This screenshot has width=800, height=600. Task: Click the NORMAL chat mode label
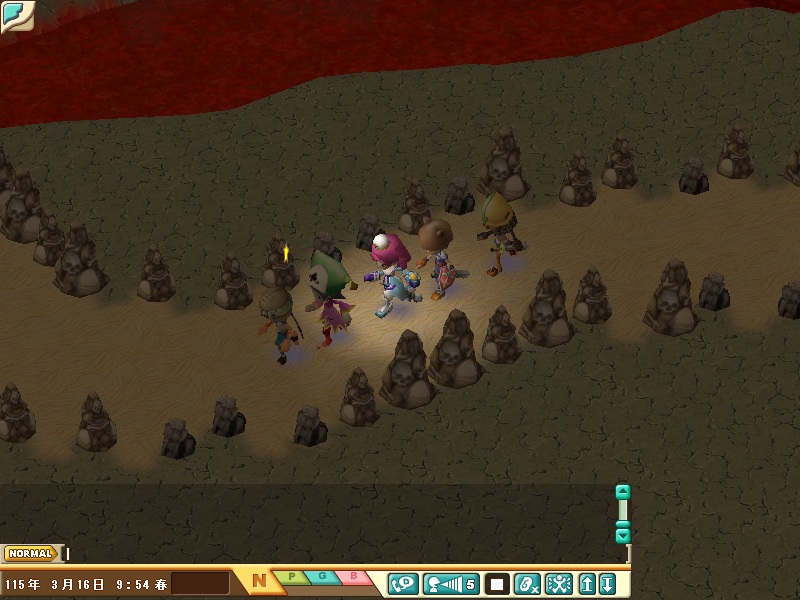pyautogui.click(x=30, y=553)
